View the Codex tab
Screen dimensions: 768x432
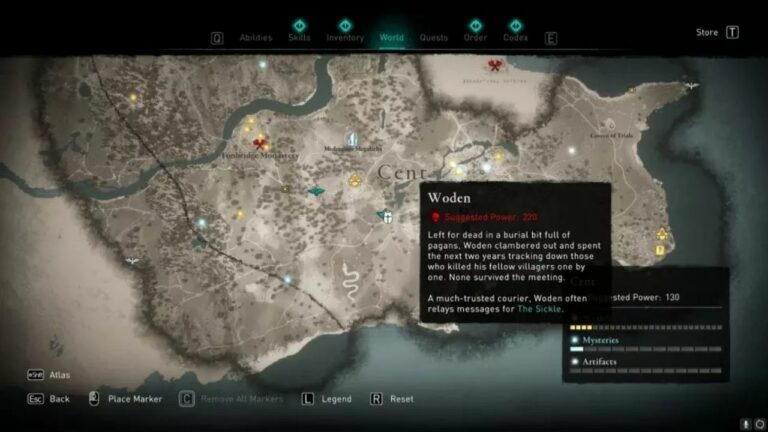click(x=516, y=38)
